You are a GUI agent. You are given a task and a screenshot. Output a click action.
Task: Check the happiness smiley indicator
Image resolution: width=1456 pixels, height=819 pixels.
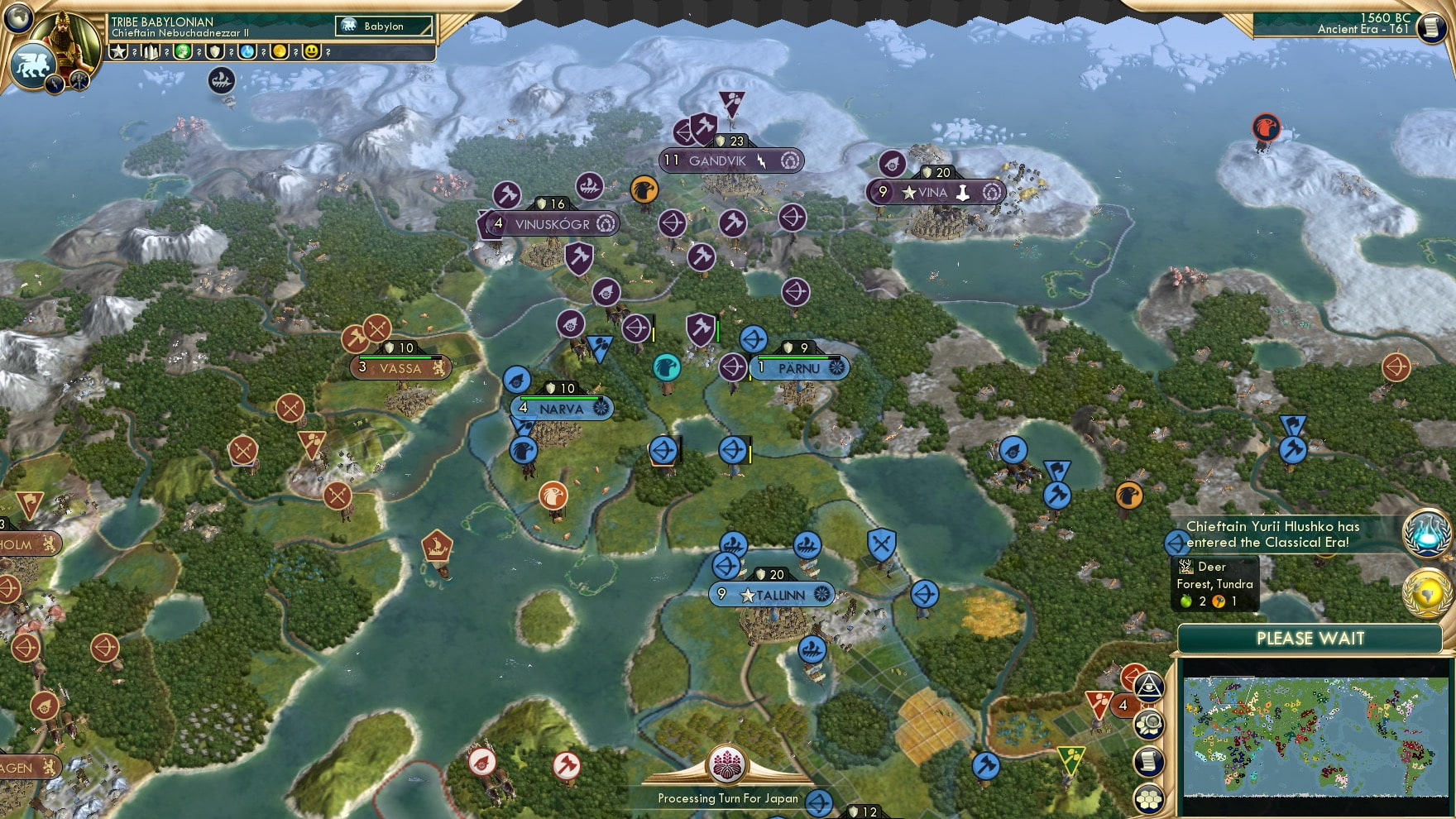tap(313, 51)
